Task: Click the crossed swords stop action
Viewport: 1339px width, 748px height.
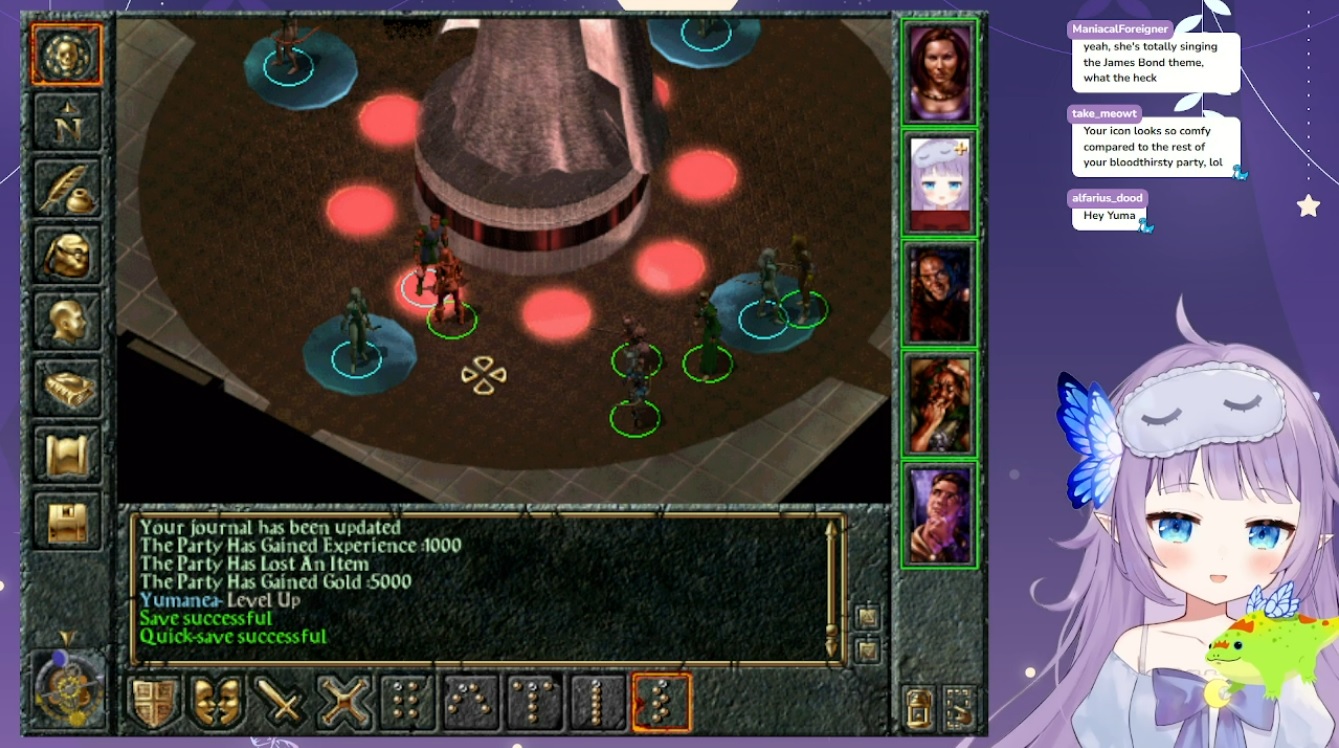Action: pyautogui.click(x=344, y=702)
